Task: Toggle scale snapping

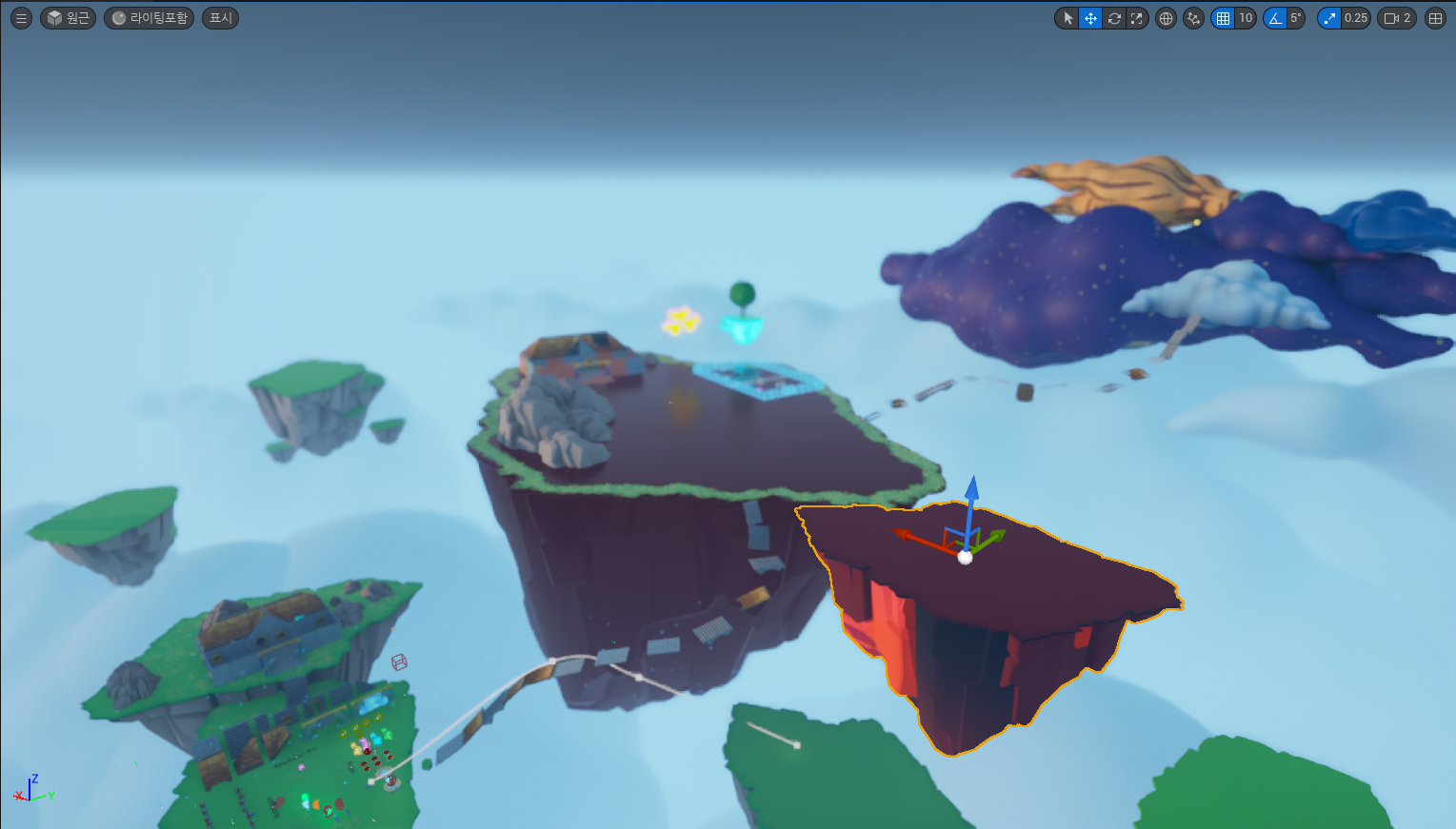Action: pos(1329,18)
